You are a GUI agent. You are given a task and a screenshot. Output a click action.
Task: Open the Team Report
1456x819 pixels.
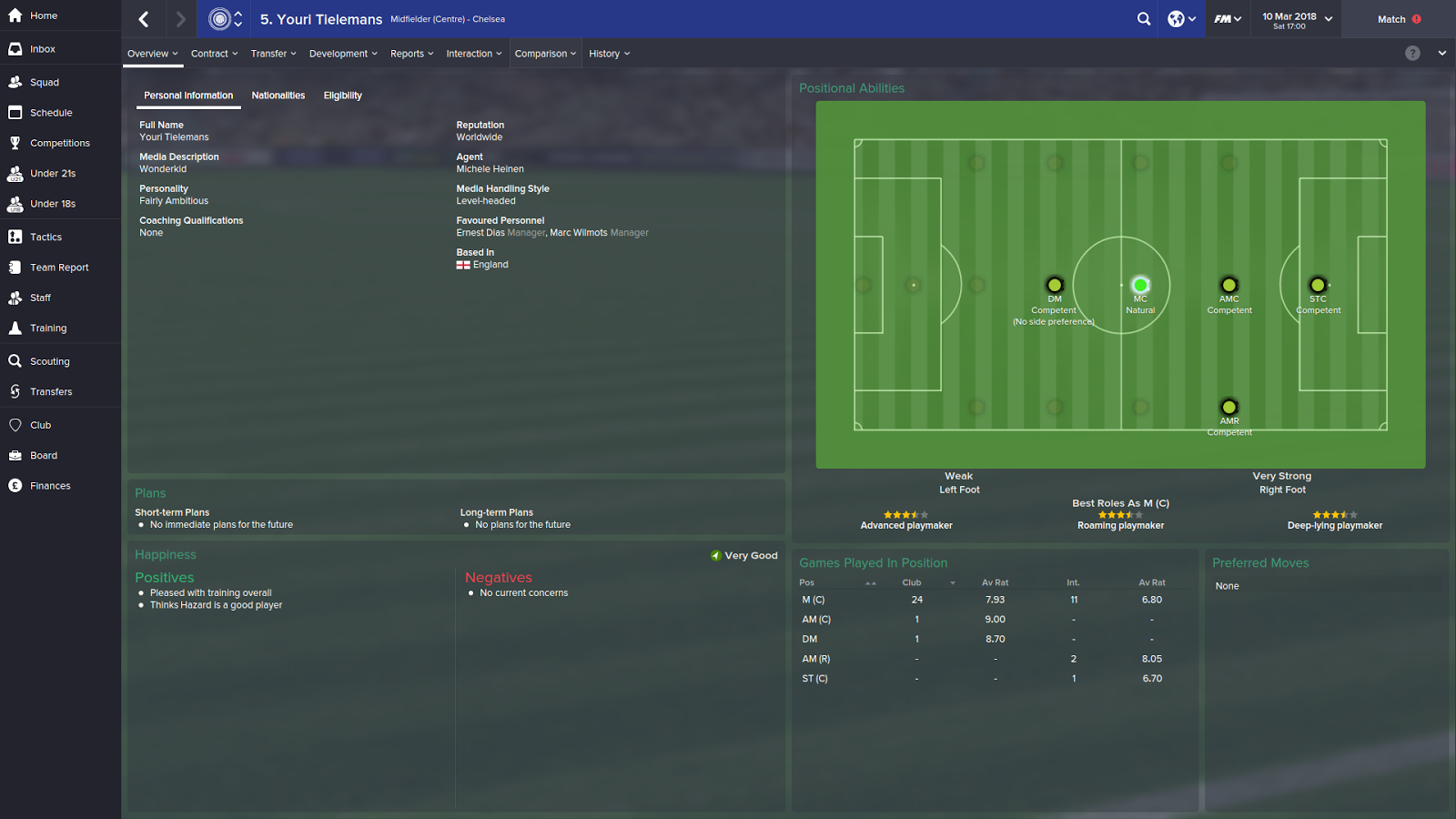[x=59, y=267]
